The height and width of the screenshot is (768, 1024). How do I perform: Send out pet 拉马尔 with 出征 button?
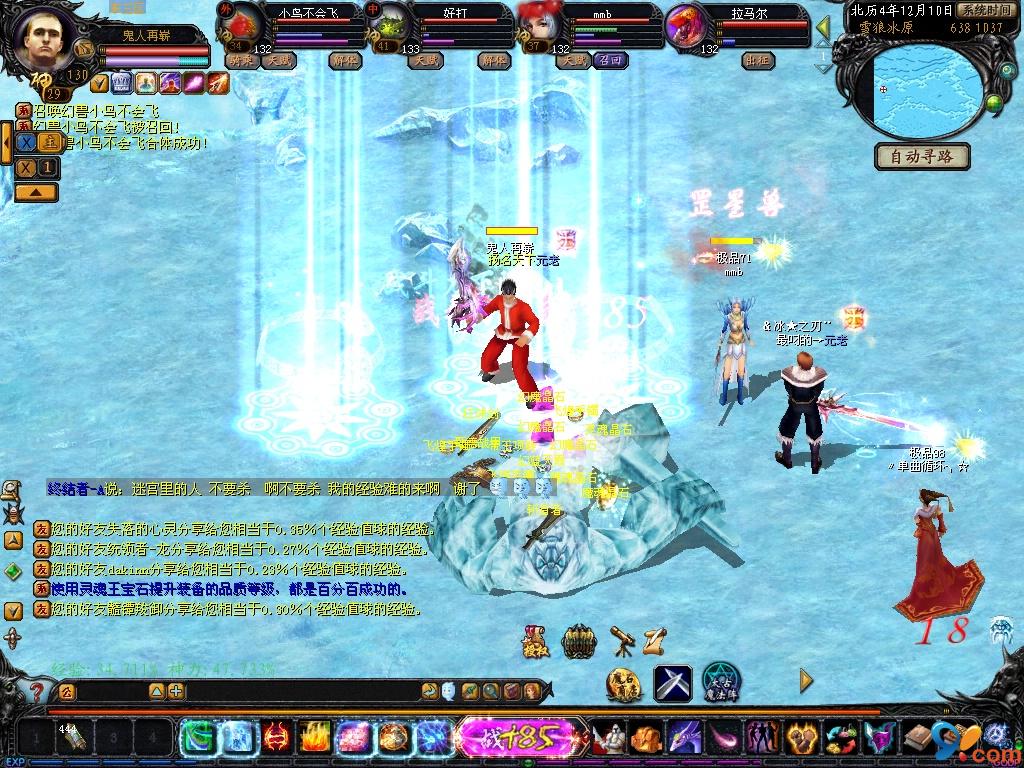tap(757, 60)
